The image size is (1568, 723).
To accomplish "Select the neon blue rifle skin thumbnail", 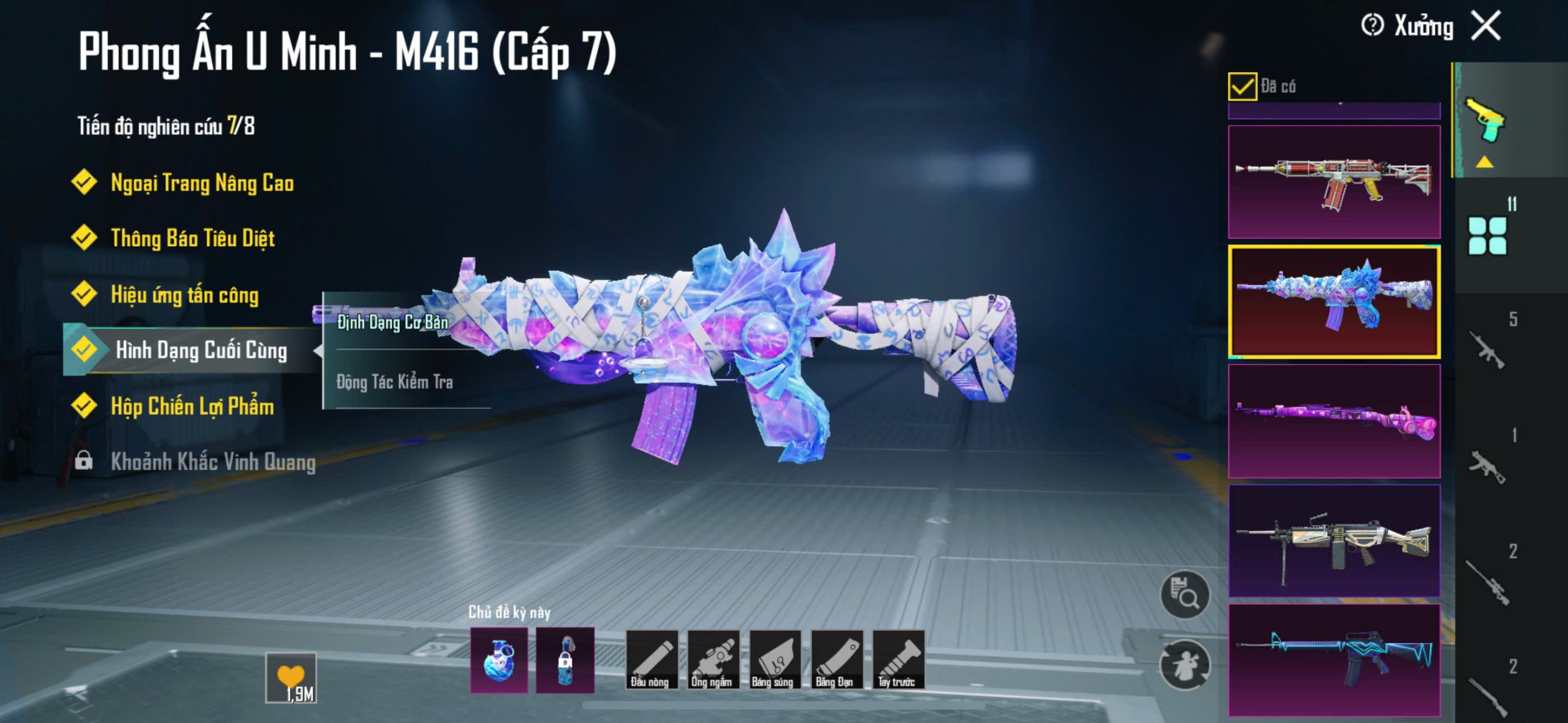I will click(1334, 660).
